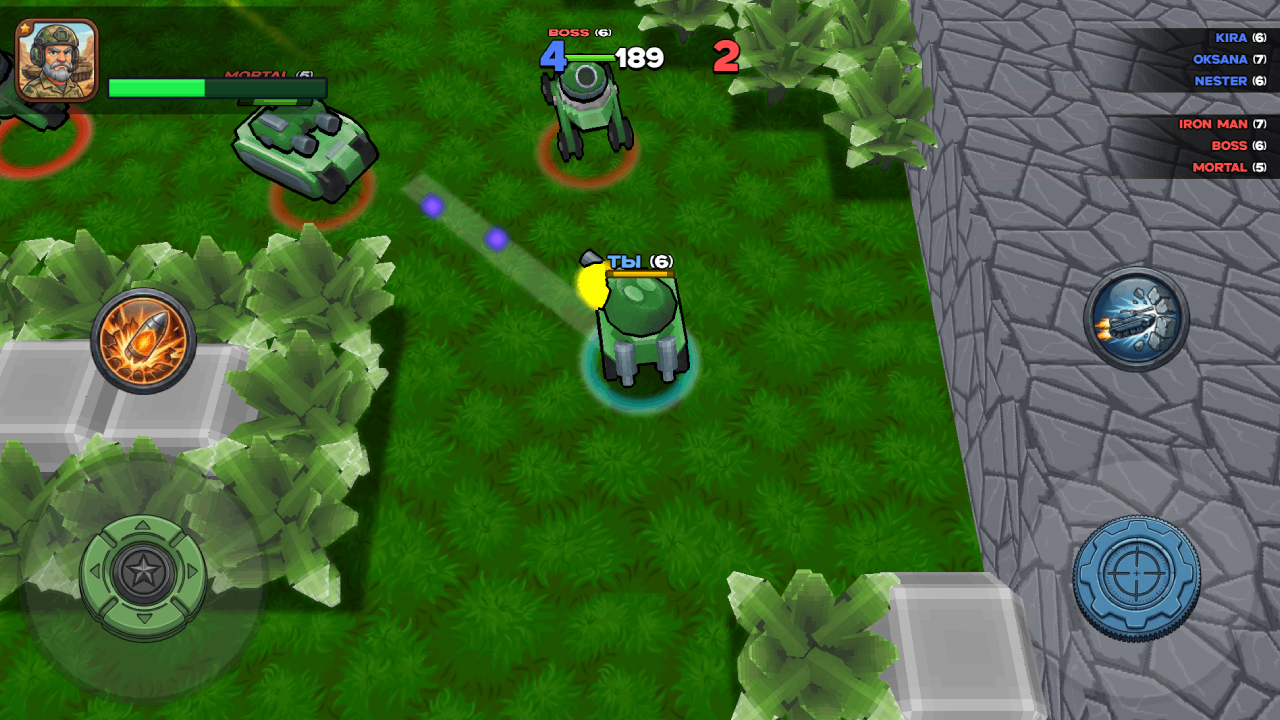
Task: Activate the blue tank-shatter special ability
Action: pyautogui.click(x=1136, y=318)
